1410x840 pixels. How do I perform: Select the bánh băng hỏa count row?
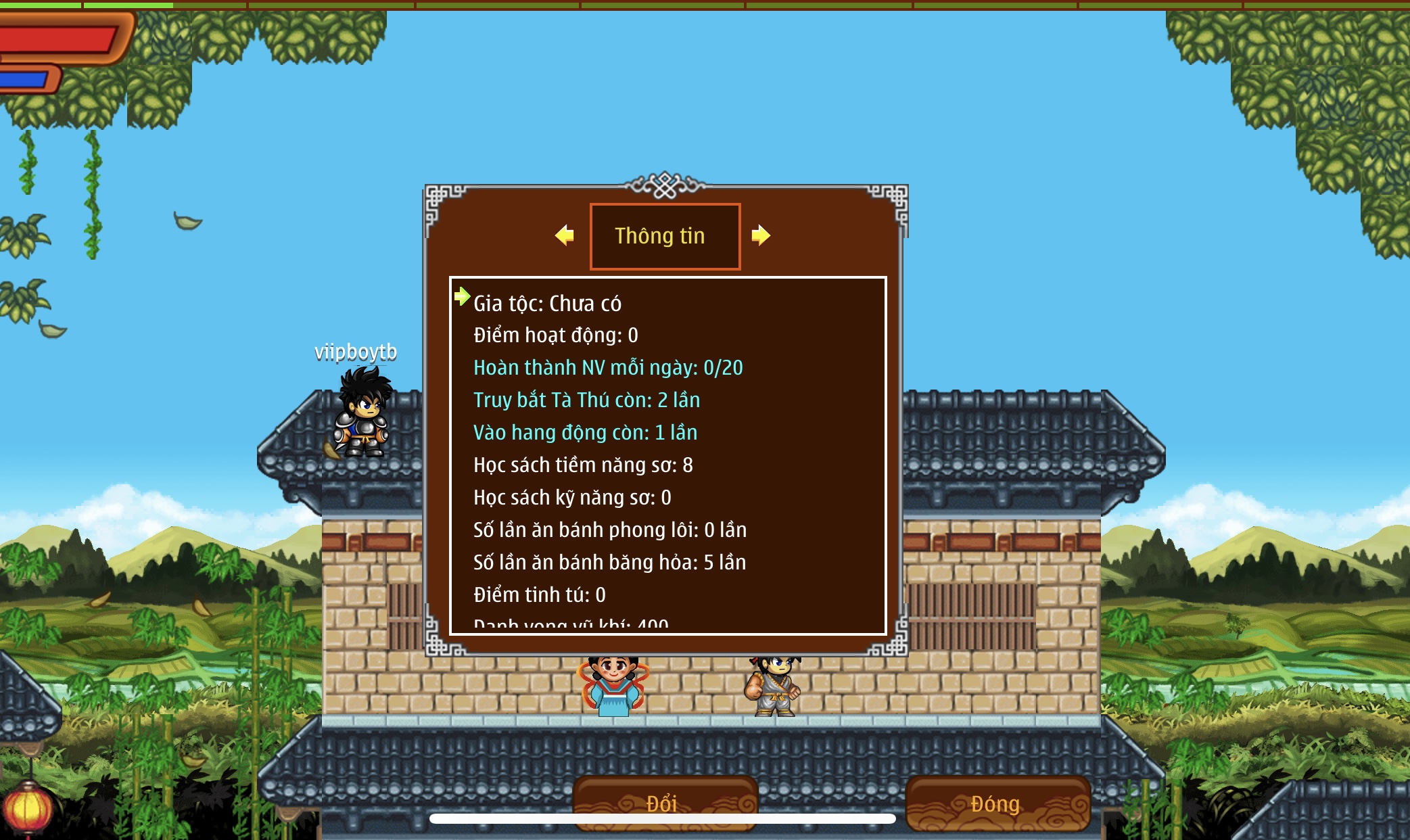pos(609,563)
